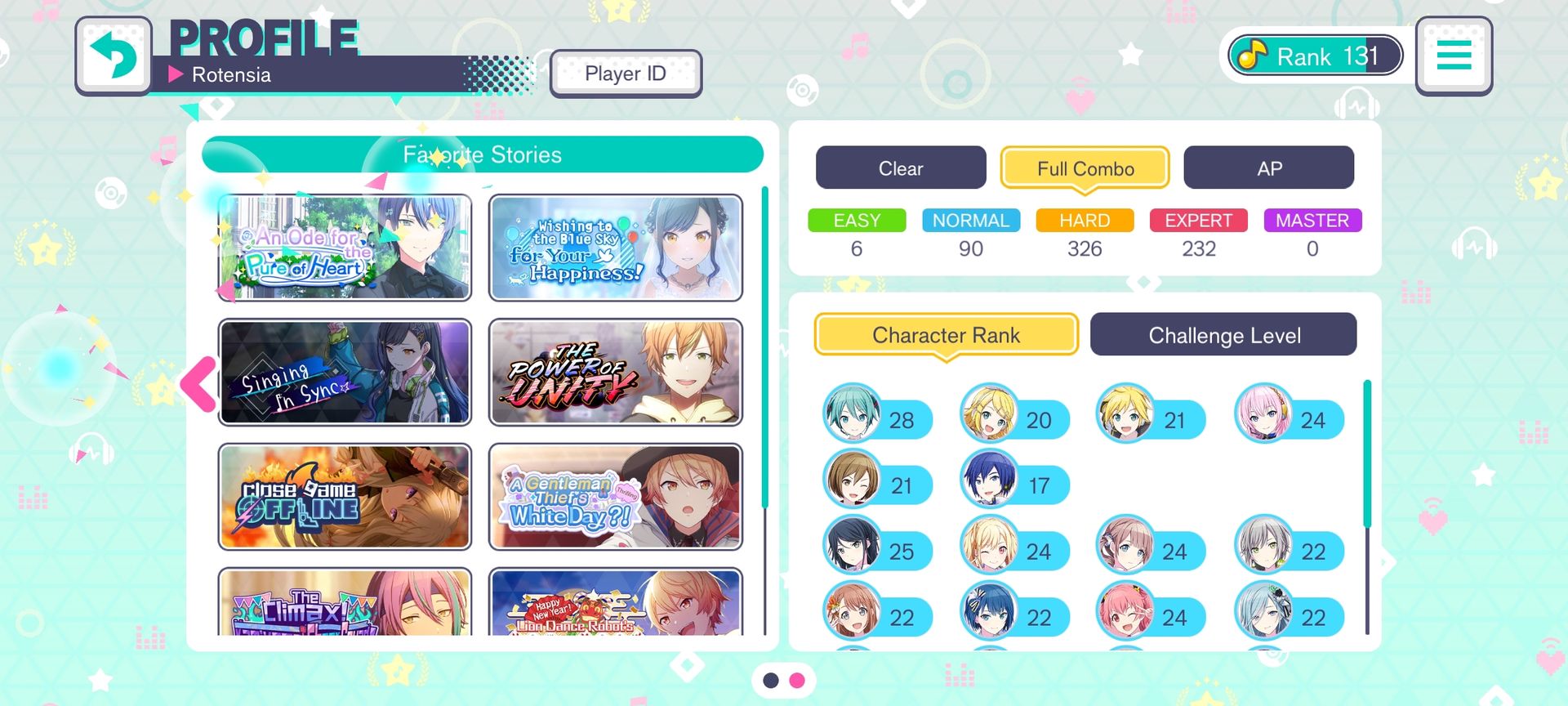Select Hatsune Miku's rank 28 icon
This screenshot has height=706, width=1568.
click(853, 413)
